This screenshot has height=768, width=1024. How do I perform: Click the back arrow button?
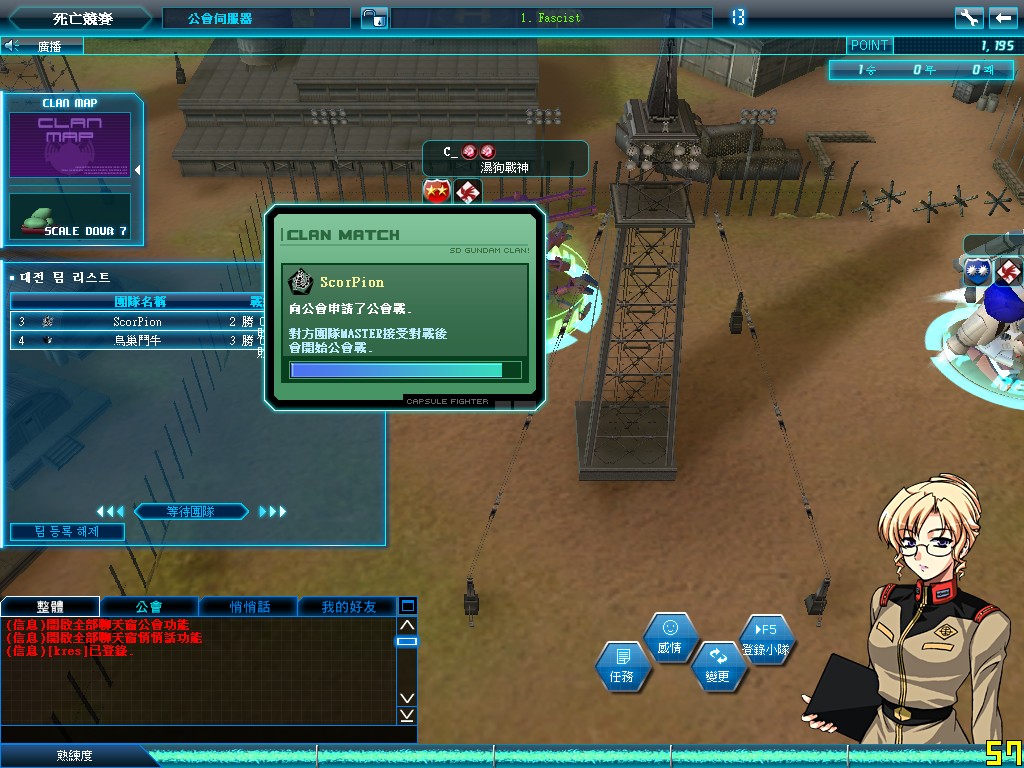click(1002, 17)
